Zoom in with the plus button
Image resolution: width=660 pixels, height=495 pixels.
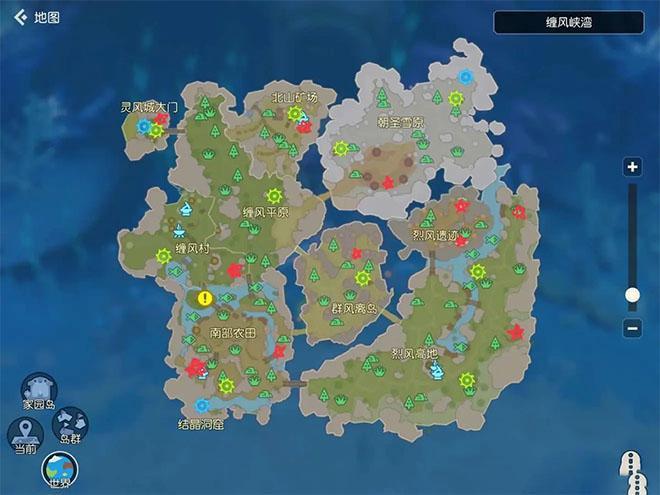click(x=631, y=167)
